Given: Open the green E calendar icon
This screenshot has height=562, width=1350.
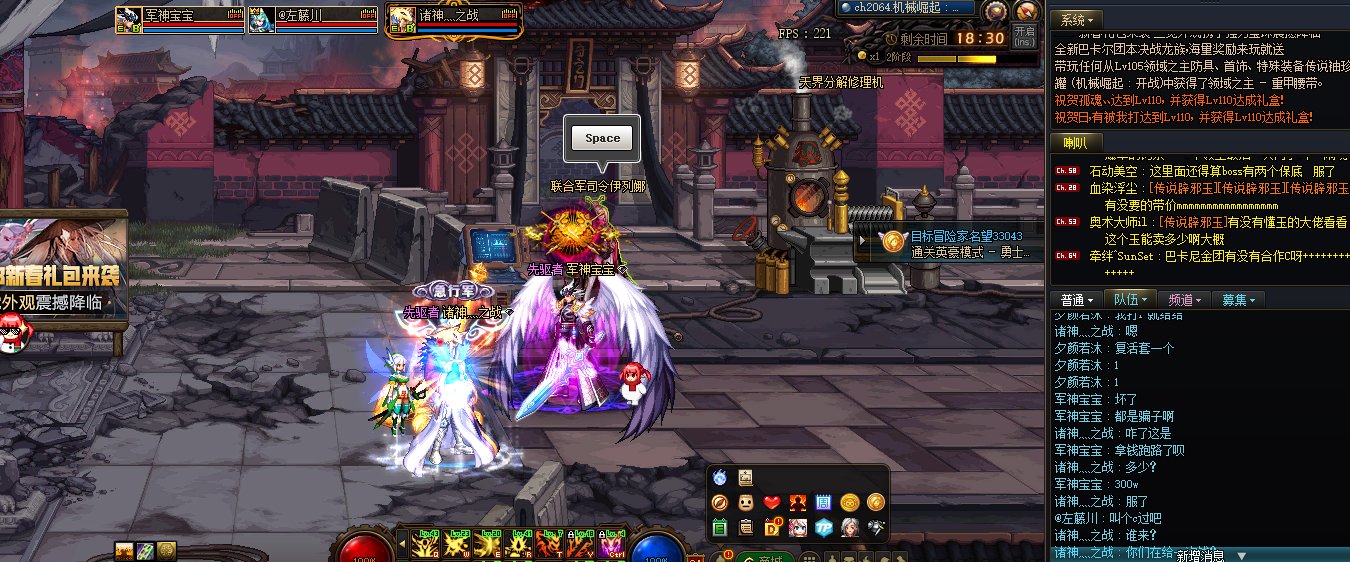Looking at the screenshot, I should point(719,527).
